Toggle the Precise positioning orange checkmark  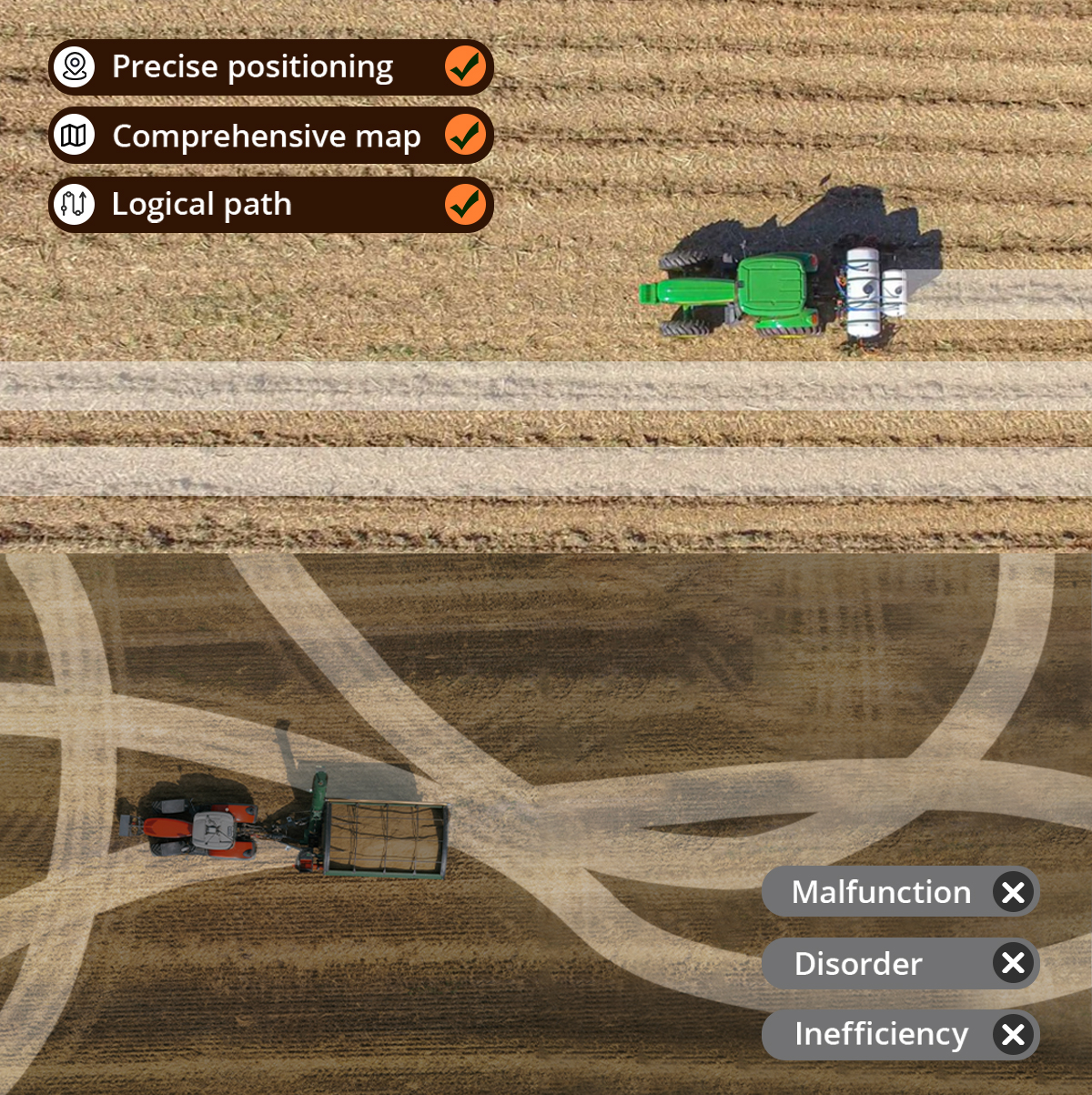tap(465, 67)
